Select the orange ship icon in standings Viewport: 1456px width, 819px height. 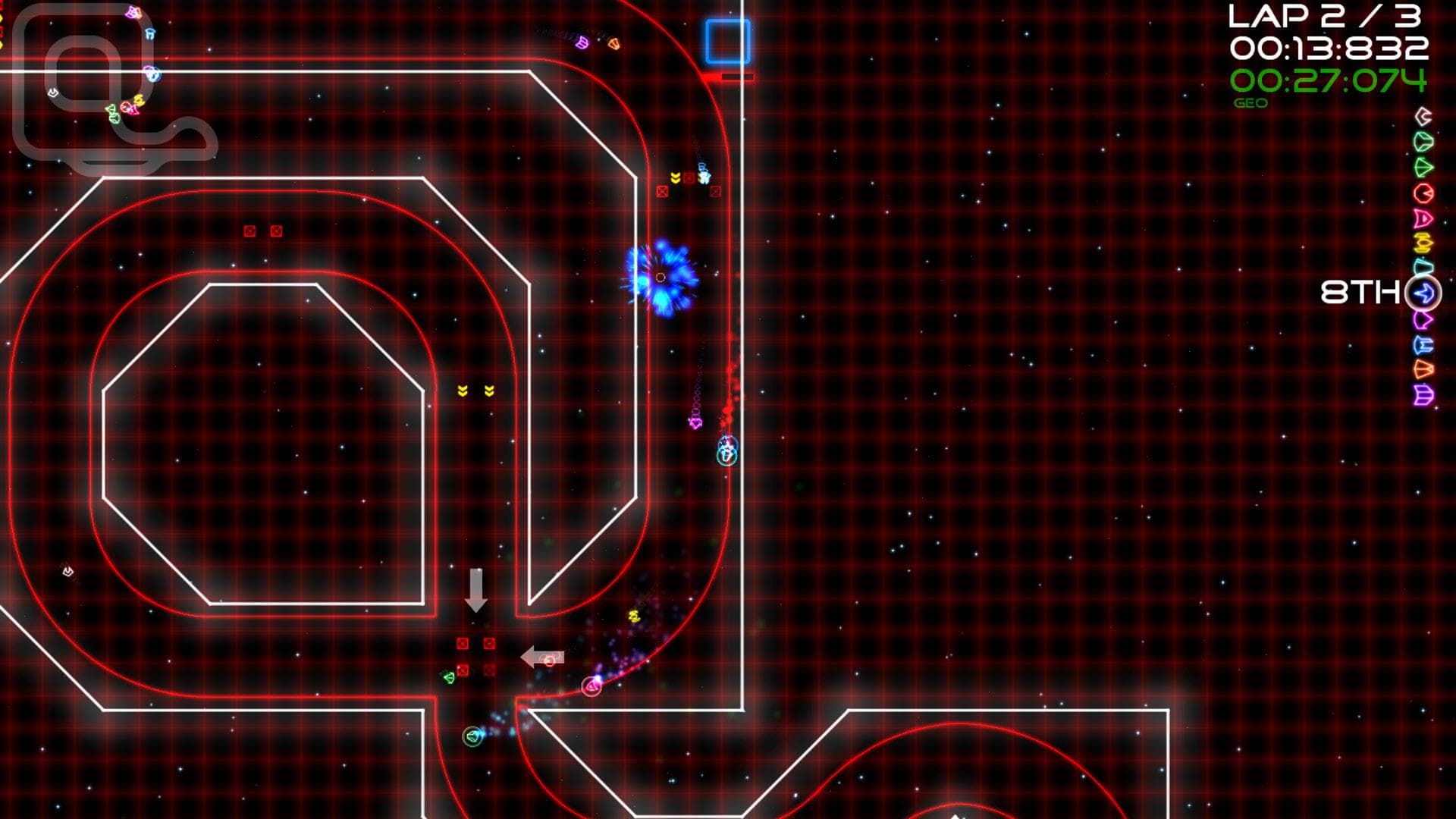coord(1422,367)
